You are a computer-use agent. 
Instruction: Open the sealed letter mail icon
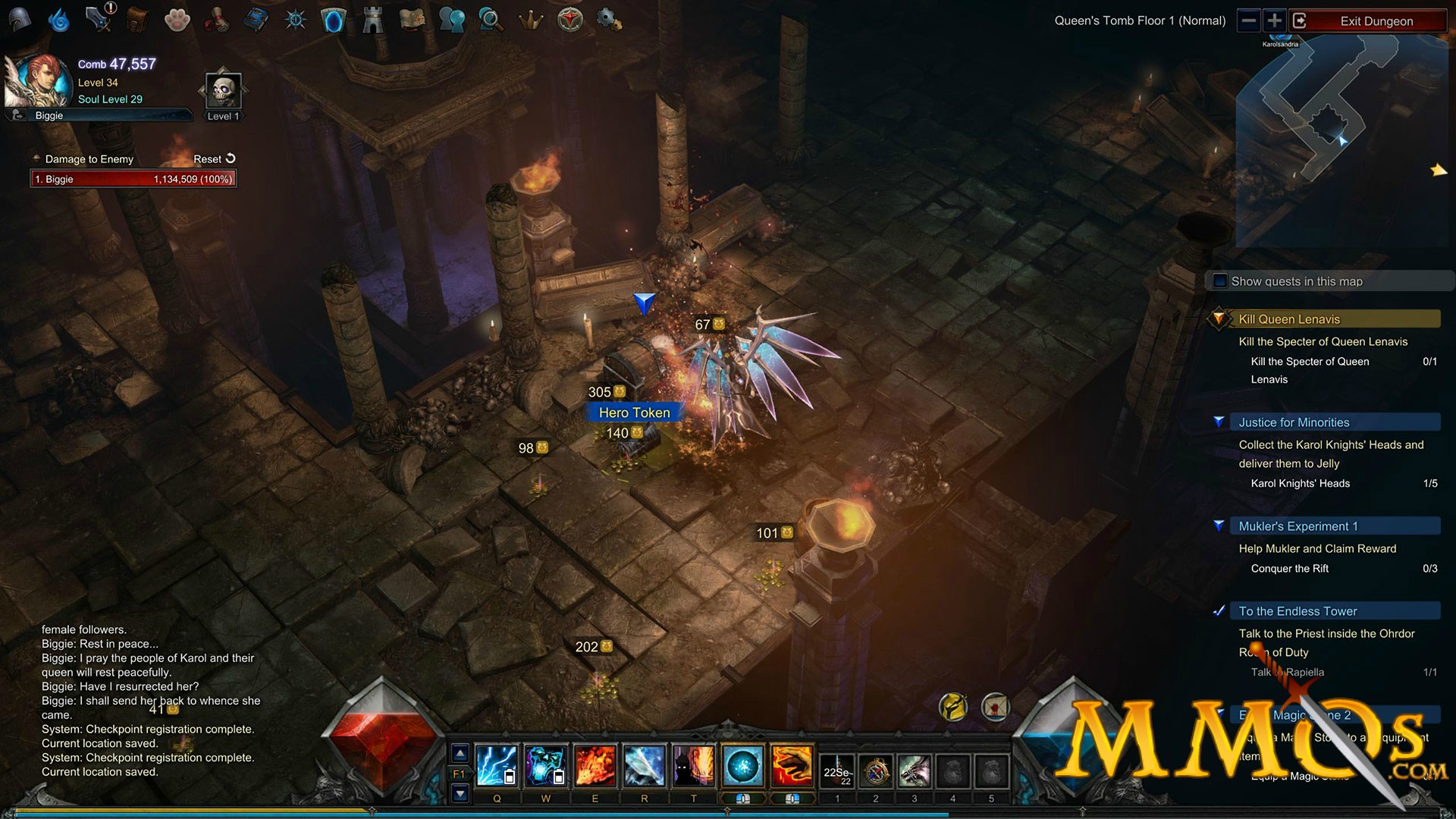(995, 707)
